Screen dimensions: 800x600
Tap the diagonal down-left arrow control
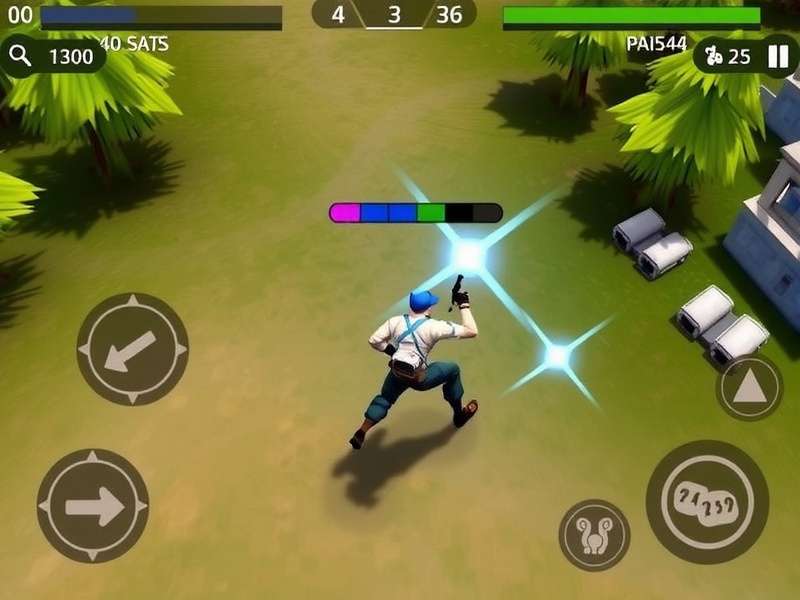132,349
